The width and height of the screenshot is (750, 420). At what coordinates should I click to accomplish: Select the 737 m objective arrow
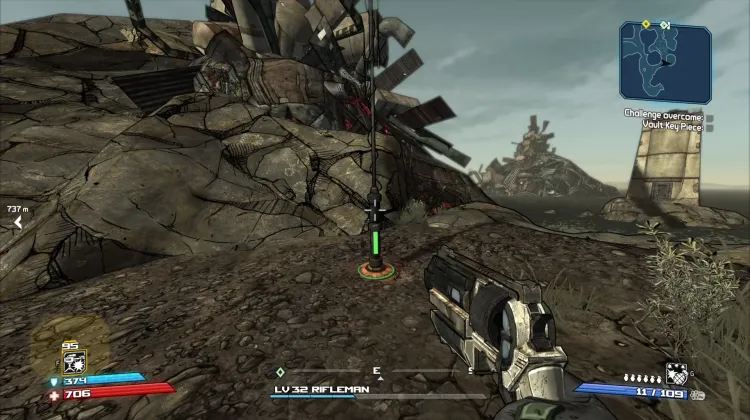(16, 221)
